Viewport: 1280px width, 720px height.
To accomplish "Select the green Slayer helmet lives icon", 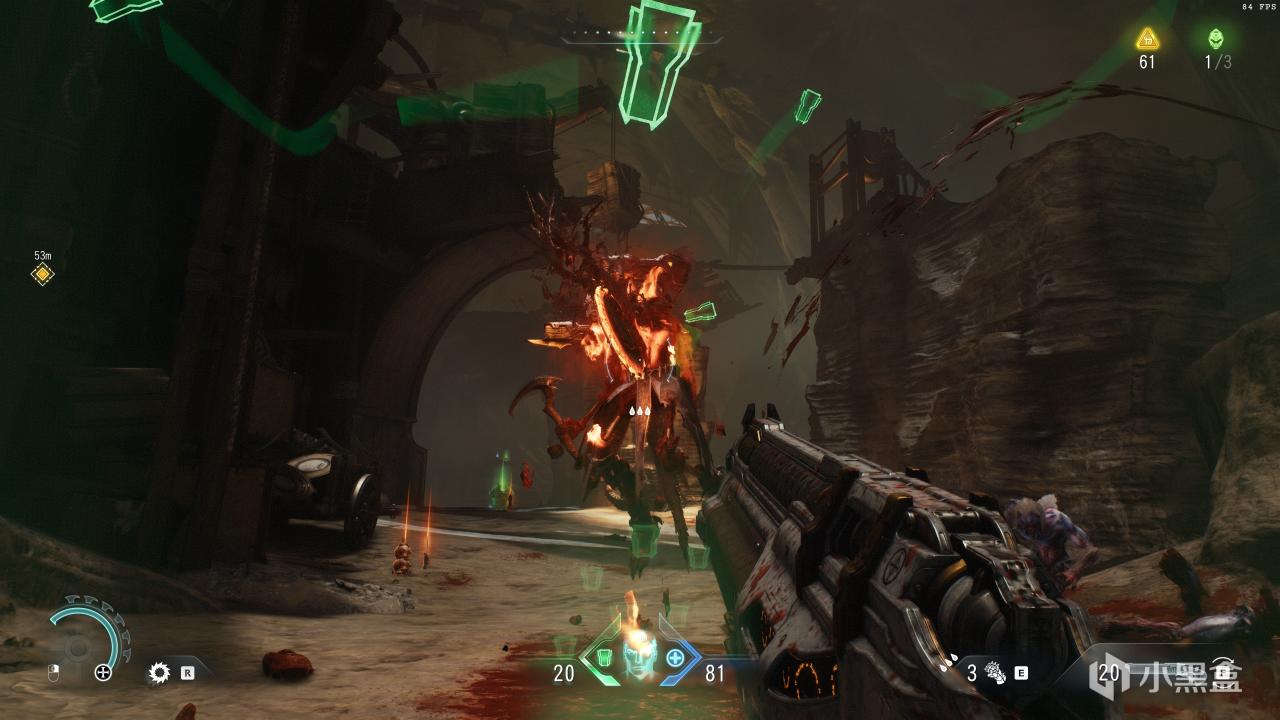I will click(x=1216, y=39).
